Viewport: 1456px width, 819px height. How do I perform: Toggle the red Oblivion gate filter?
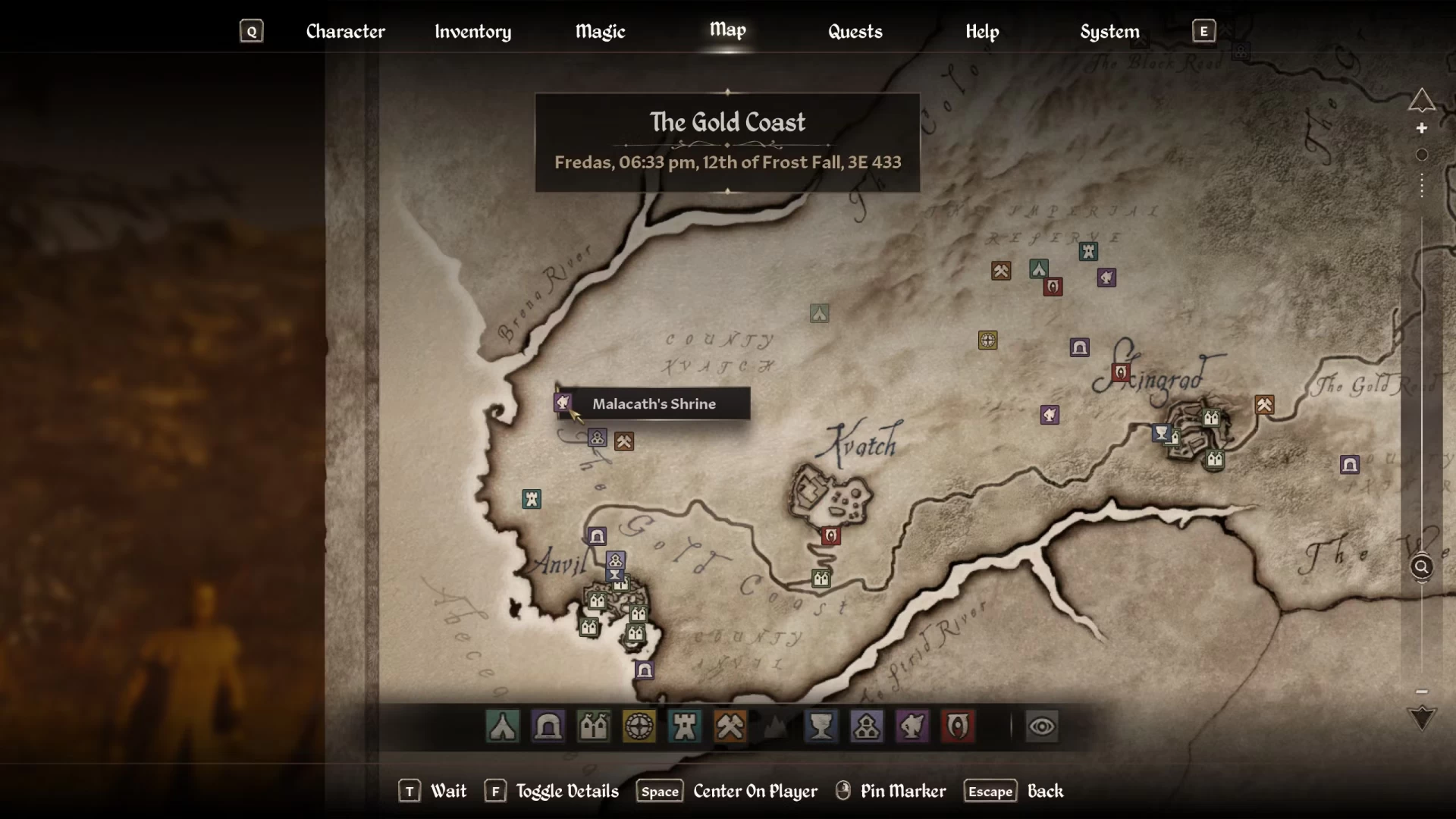click(958, 726)
